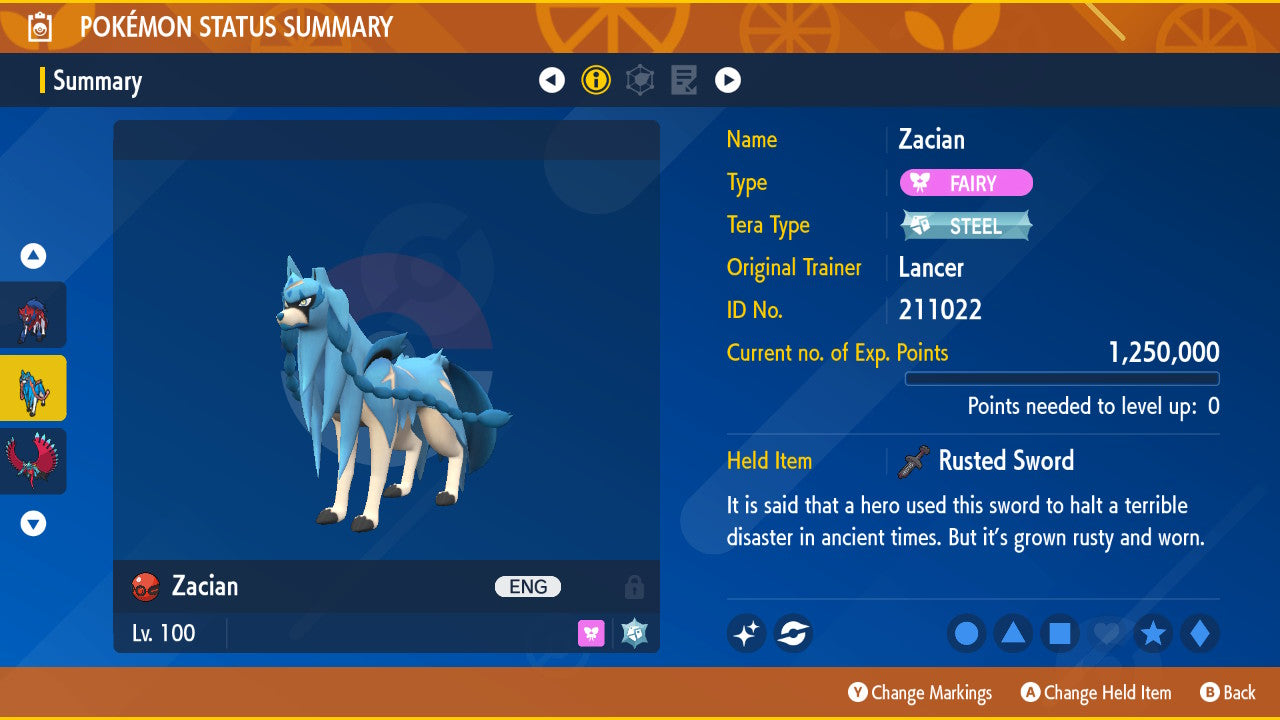This screenshot has height=720, width=1280.
Task: Click the Pokémon HOME origin mark
Action: (x=793, y=633)
